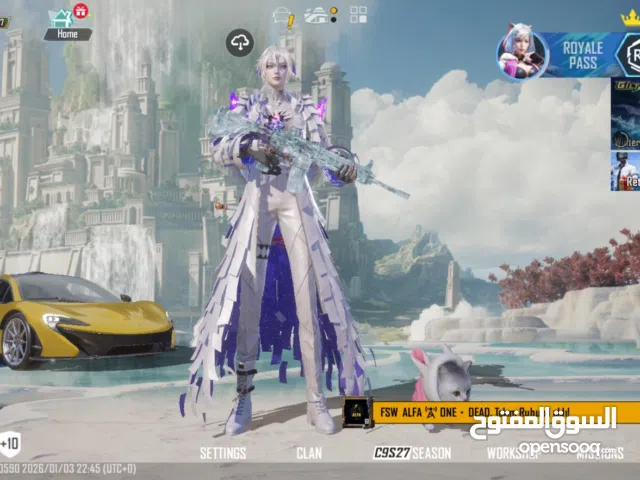
Task: Open the Clan menu
Action: 309,453
